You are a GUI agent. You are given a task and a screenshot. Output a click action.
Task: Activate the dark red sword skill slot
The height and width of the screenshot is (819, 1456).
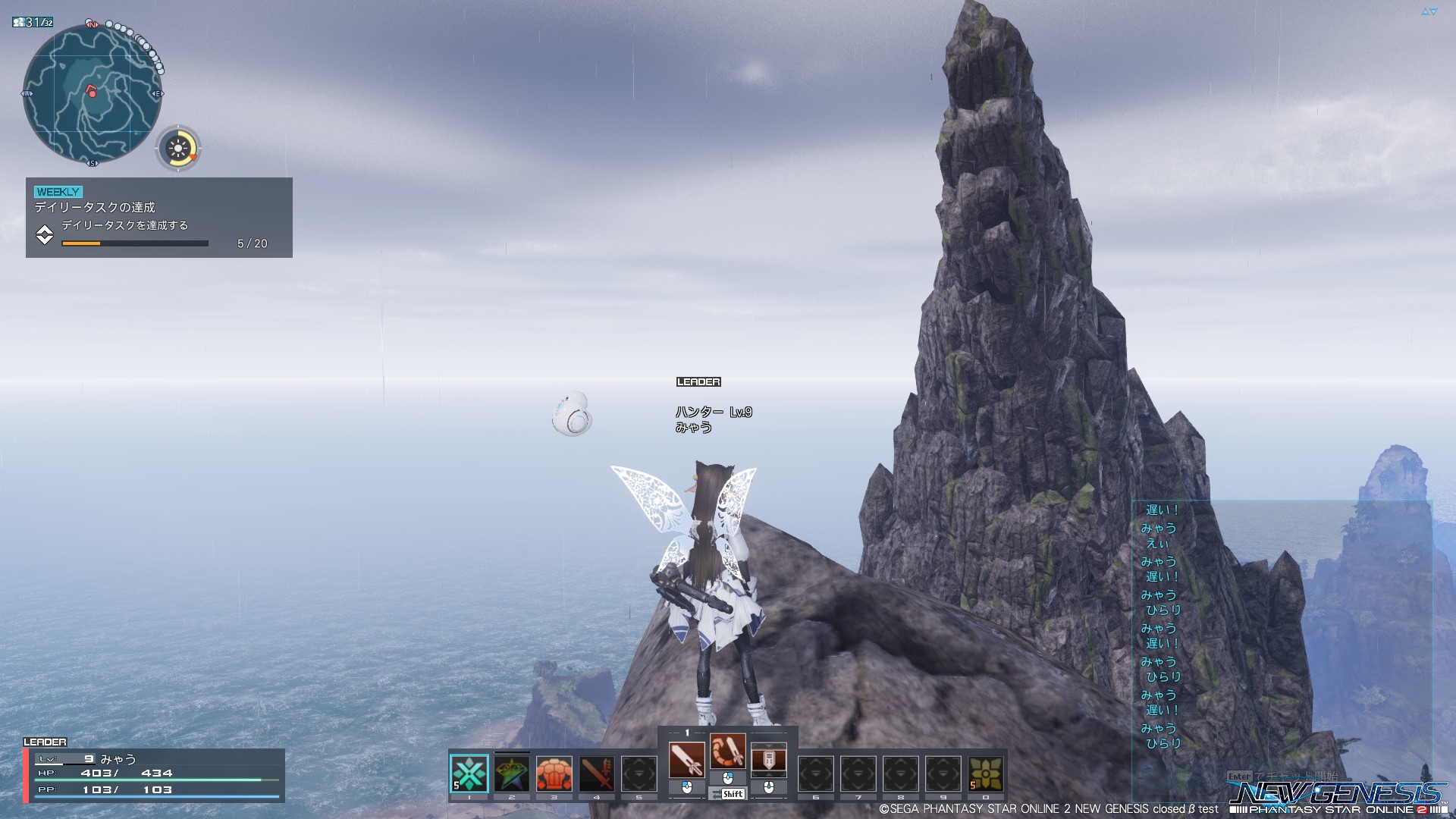[x=597, y=773]
